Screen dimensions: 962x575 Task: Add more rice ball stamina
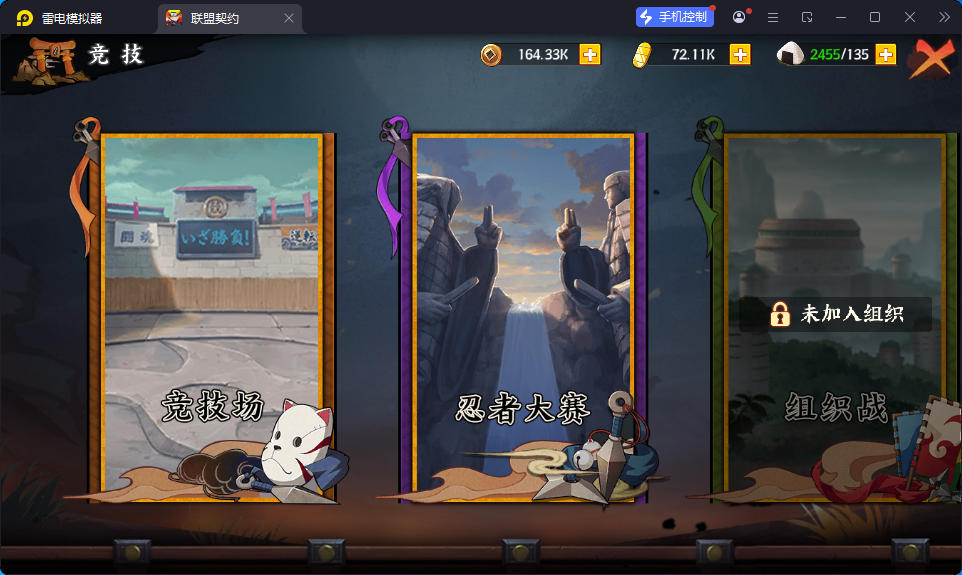point(886,55)
